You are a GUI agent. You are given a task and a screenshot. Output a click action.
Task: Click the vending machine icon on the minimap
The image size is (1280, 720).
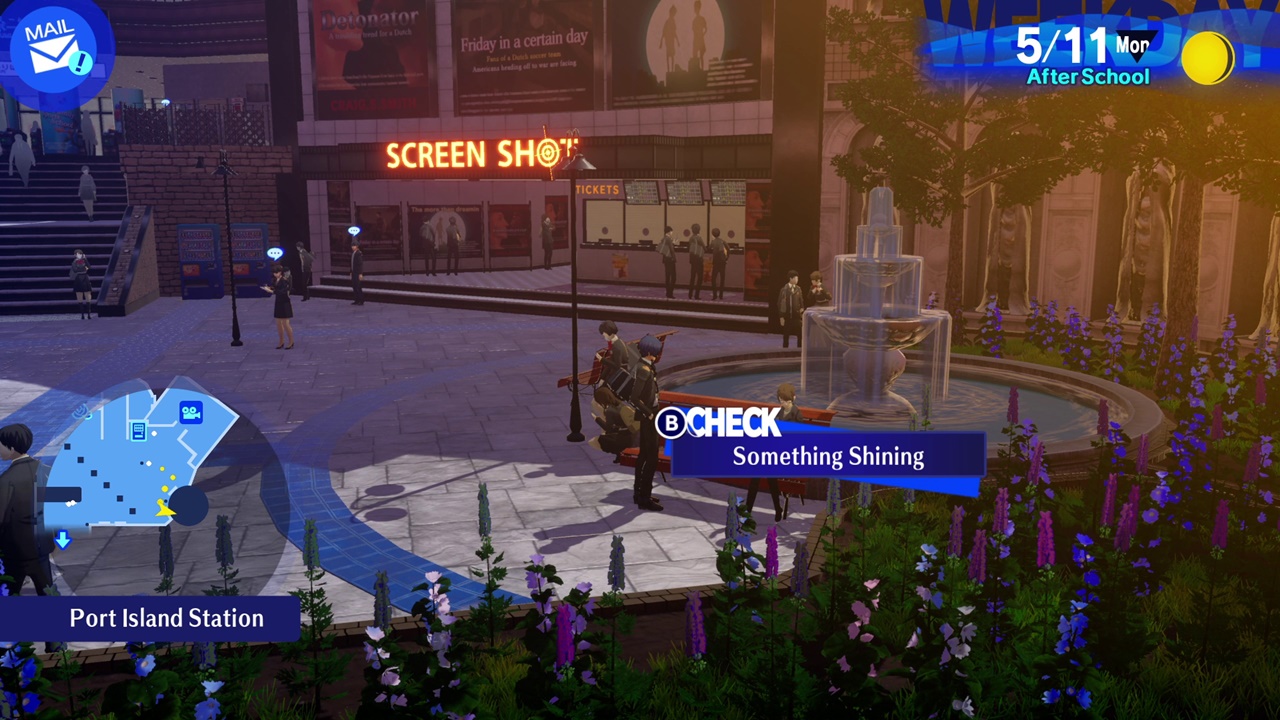[x=138, y=431]
